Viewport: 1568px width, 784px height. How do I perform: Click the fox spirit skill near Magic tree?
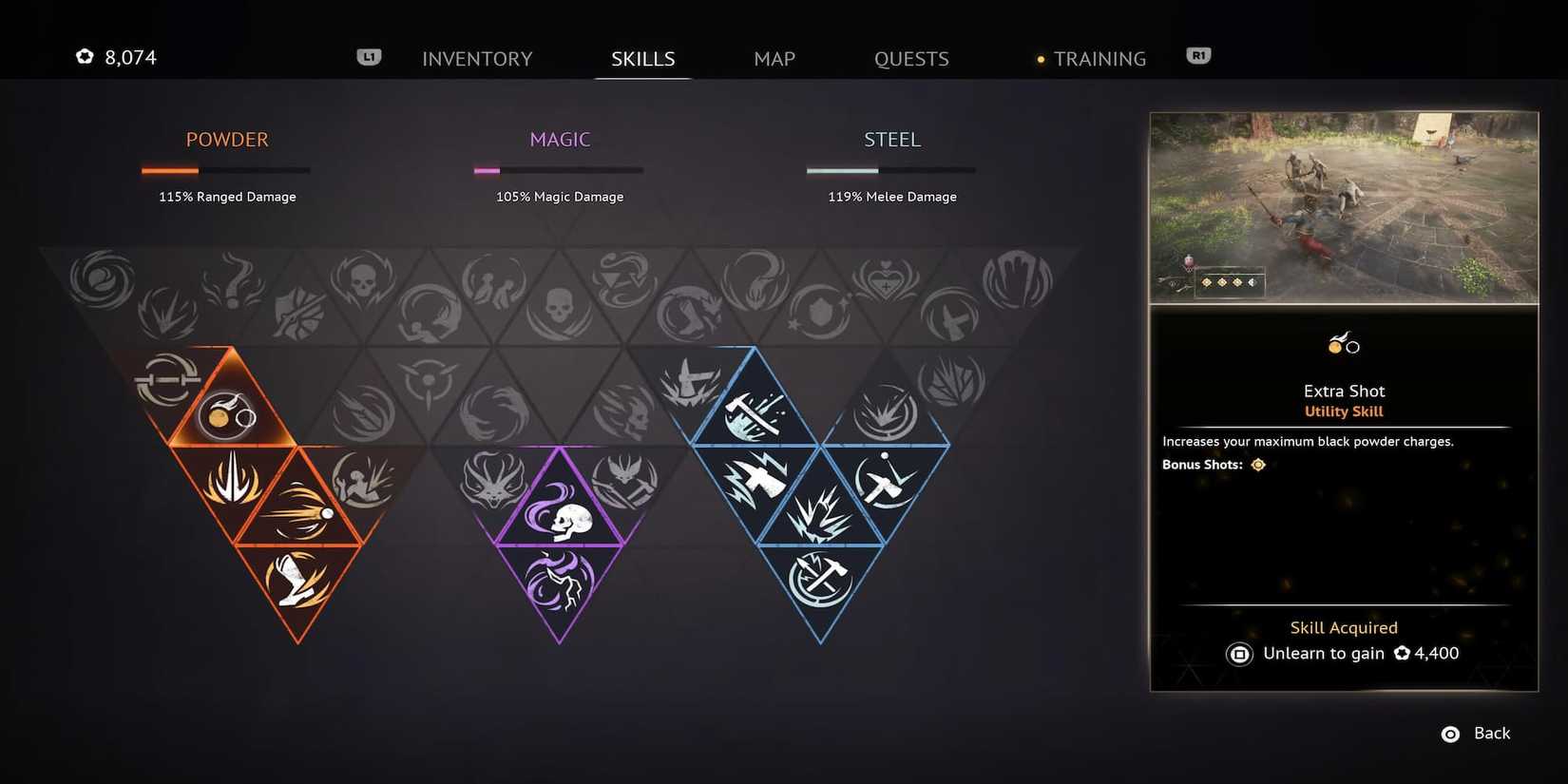pyautogui.click(x=490, y=477)
